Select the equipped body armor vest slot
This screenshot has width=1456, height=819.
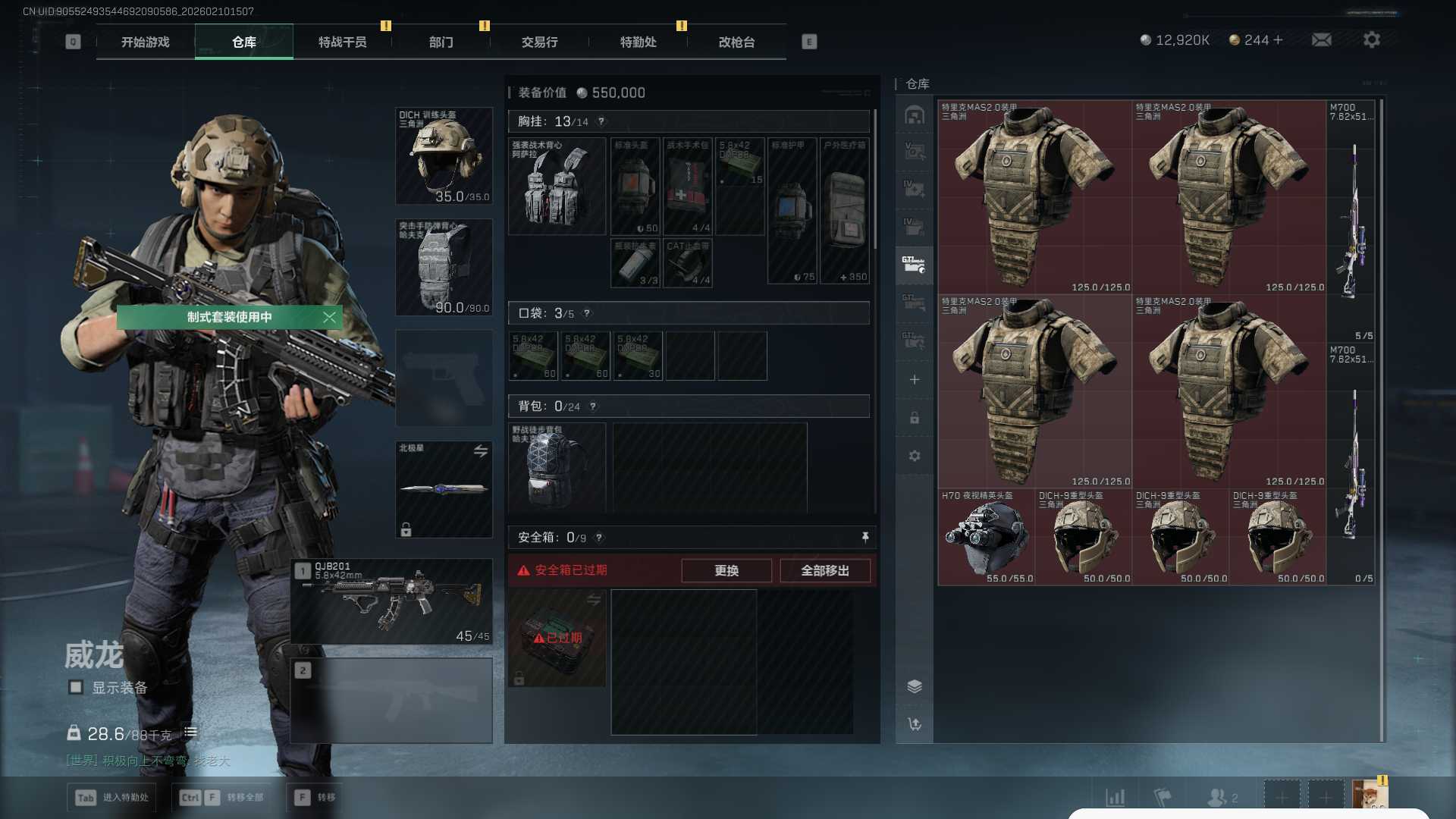tap(444, 268)
